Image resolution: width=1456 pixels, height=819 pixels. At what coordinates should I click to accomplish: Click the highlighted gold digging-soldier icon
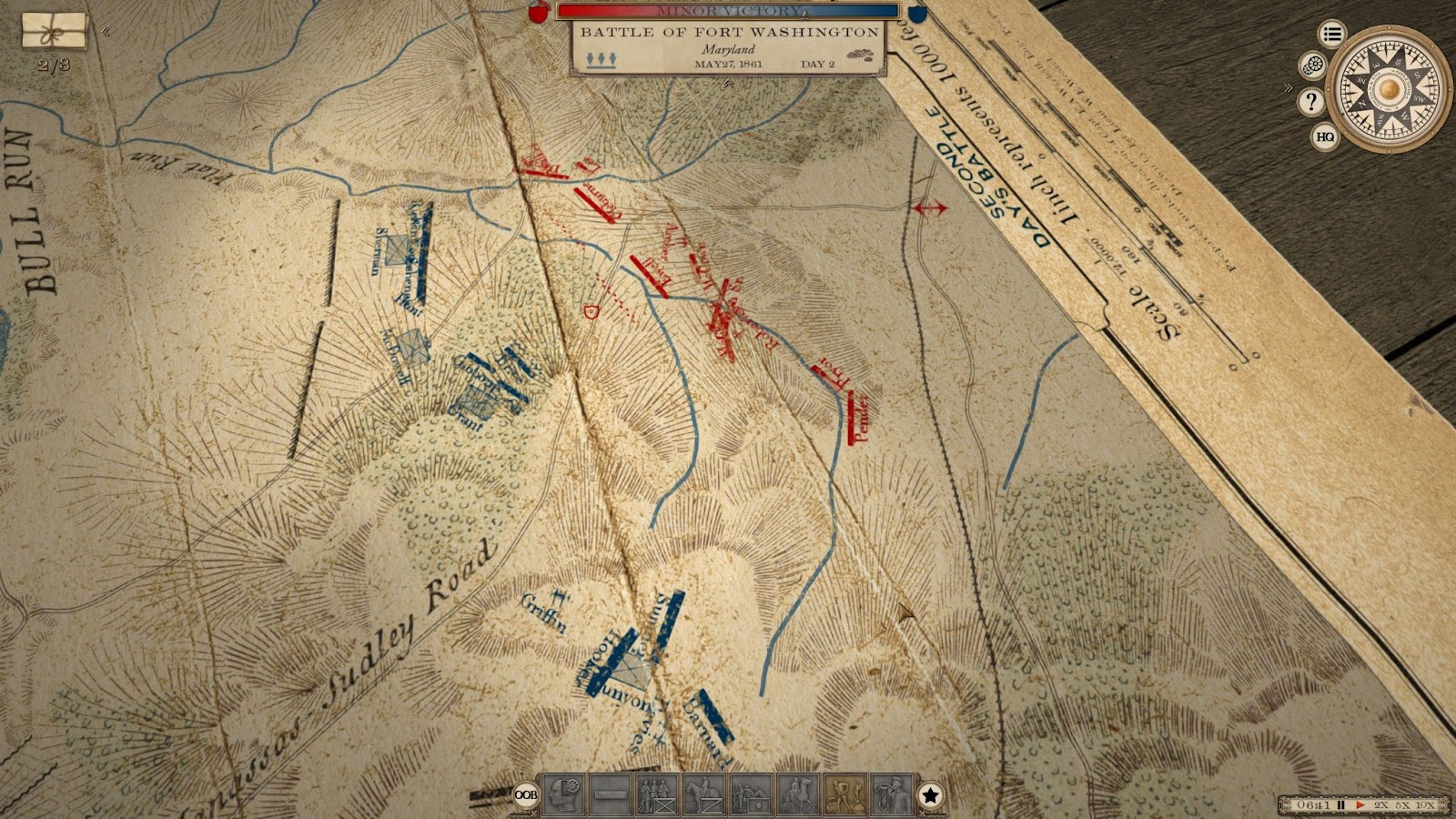click(844, 794)
